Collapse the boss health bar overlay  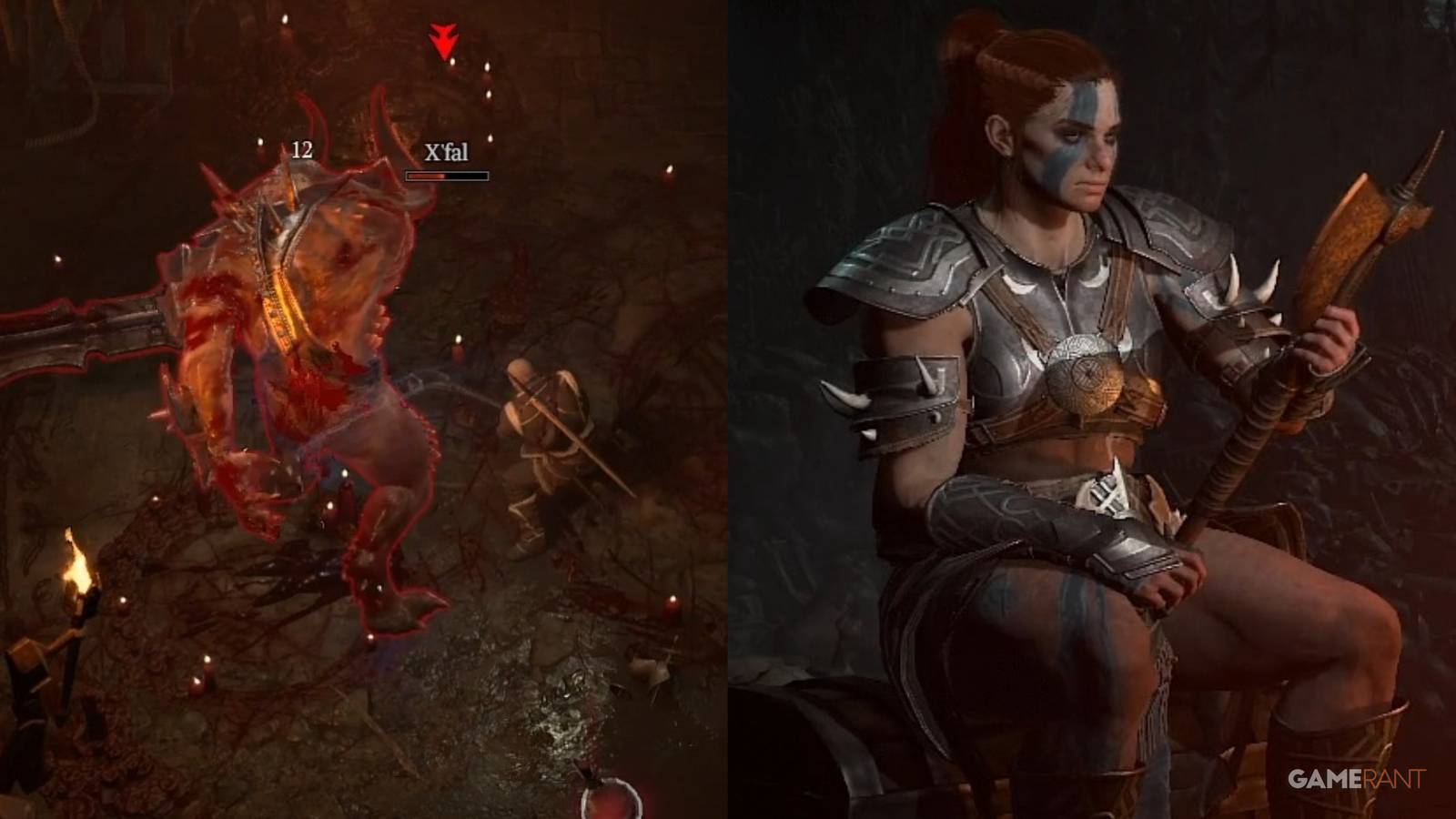point(445,173)
